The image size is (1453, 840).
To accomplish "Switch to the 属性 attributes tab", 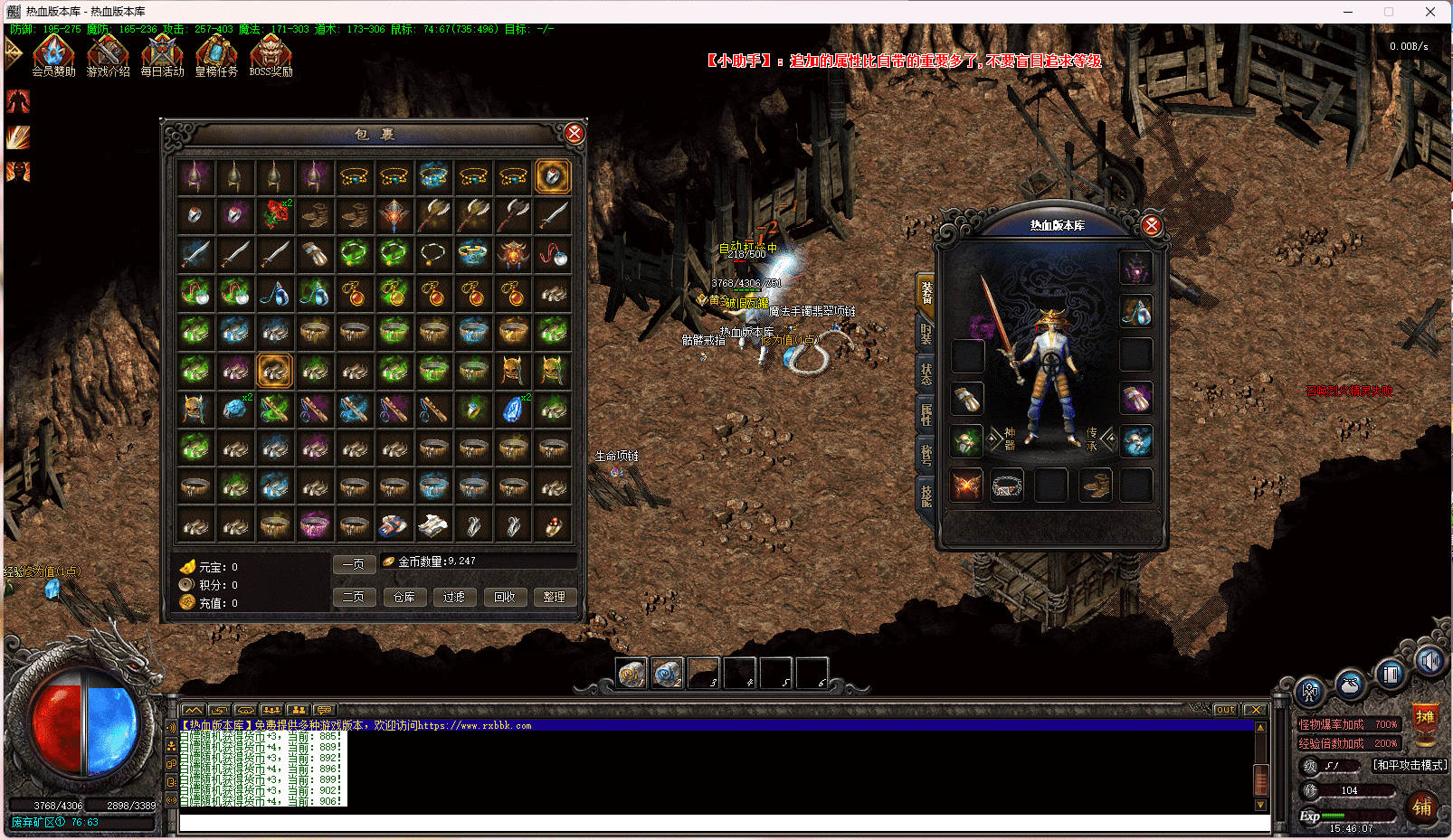I will [x=926, y=414].
